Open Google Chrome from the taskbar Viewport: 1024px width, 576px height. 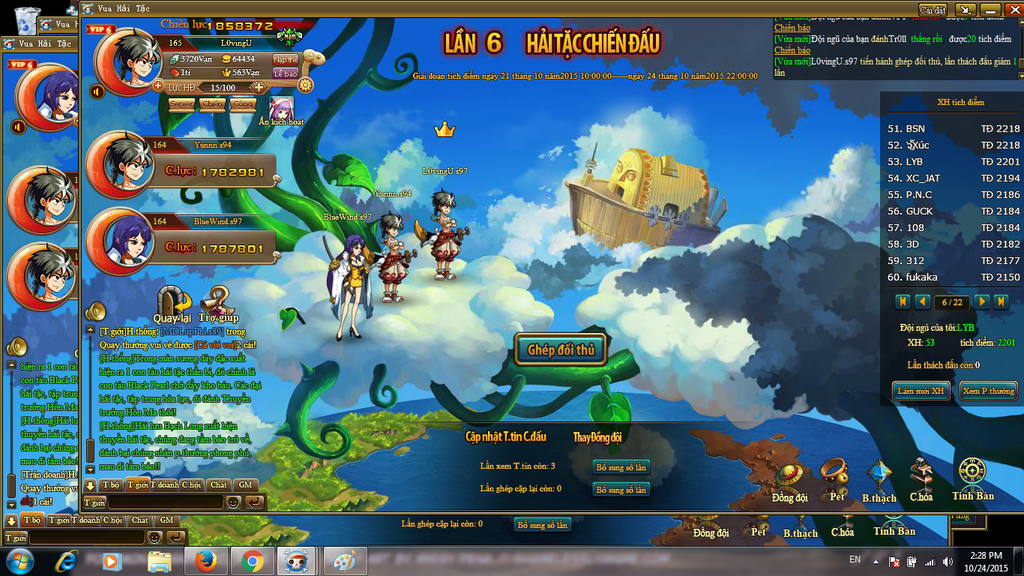(x=252, y=561)
